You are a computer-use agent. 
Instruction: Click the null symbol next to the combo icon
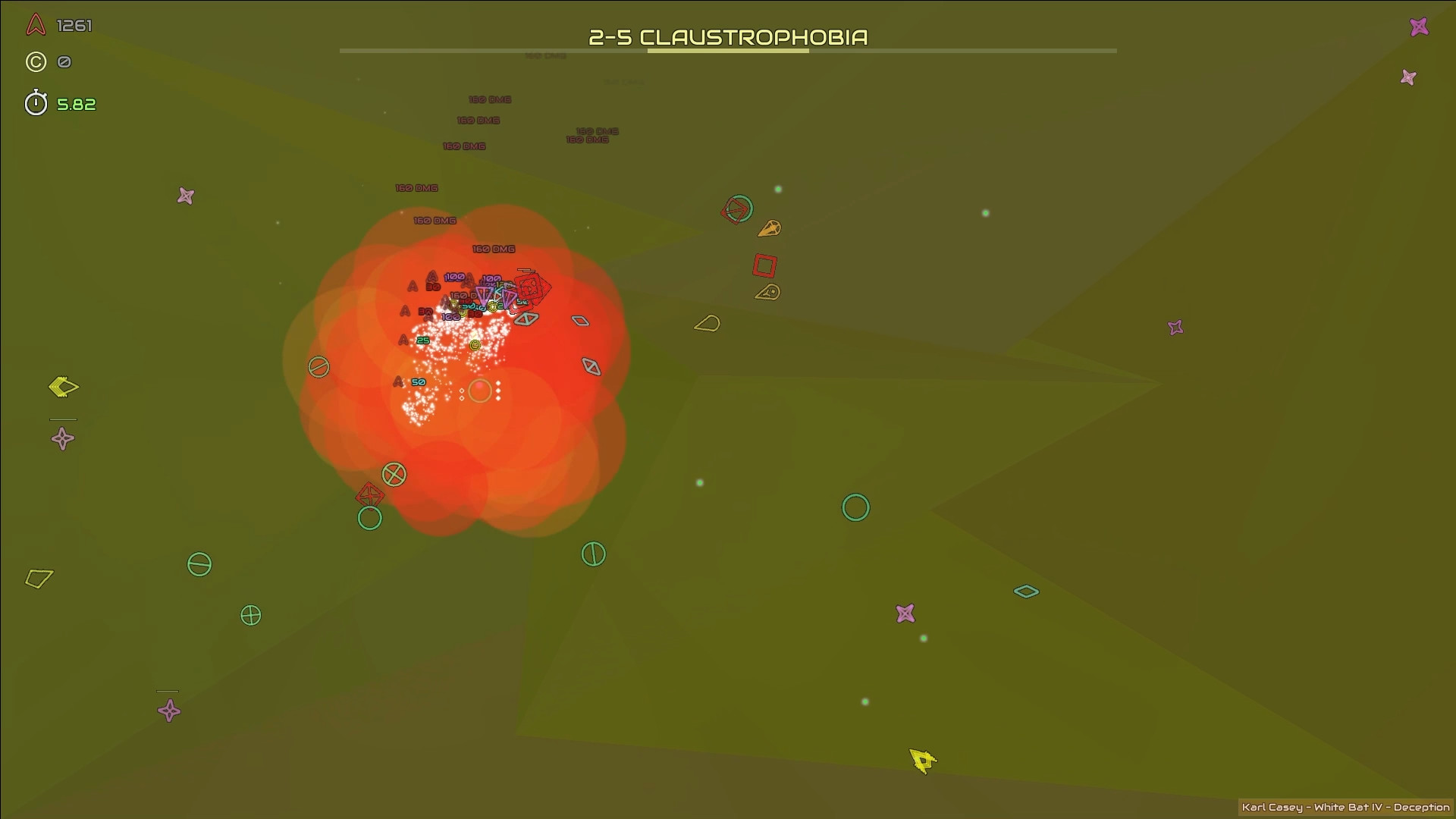click(x=64, y=62)
